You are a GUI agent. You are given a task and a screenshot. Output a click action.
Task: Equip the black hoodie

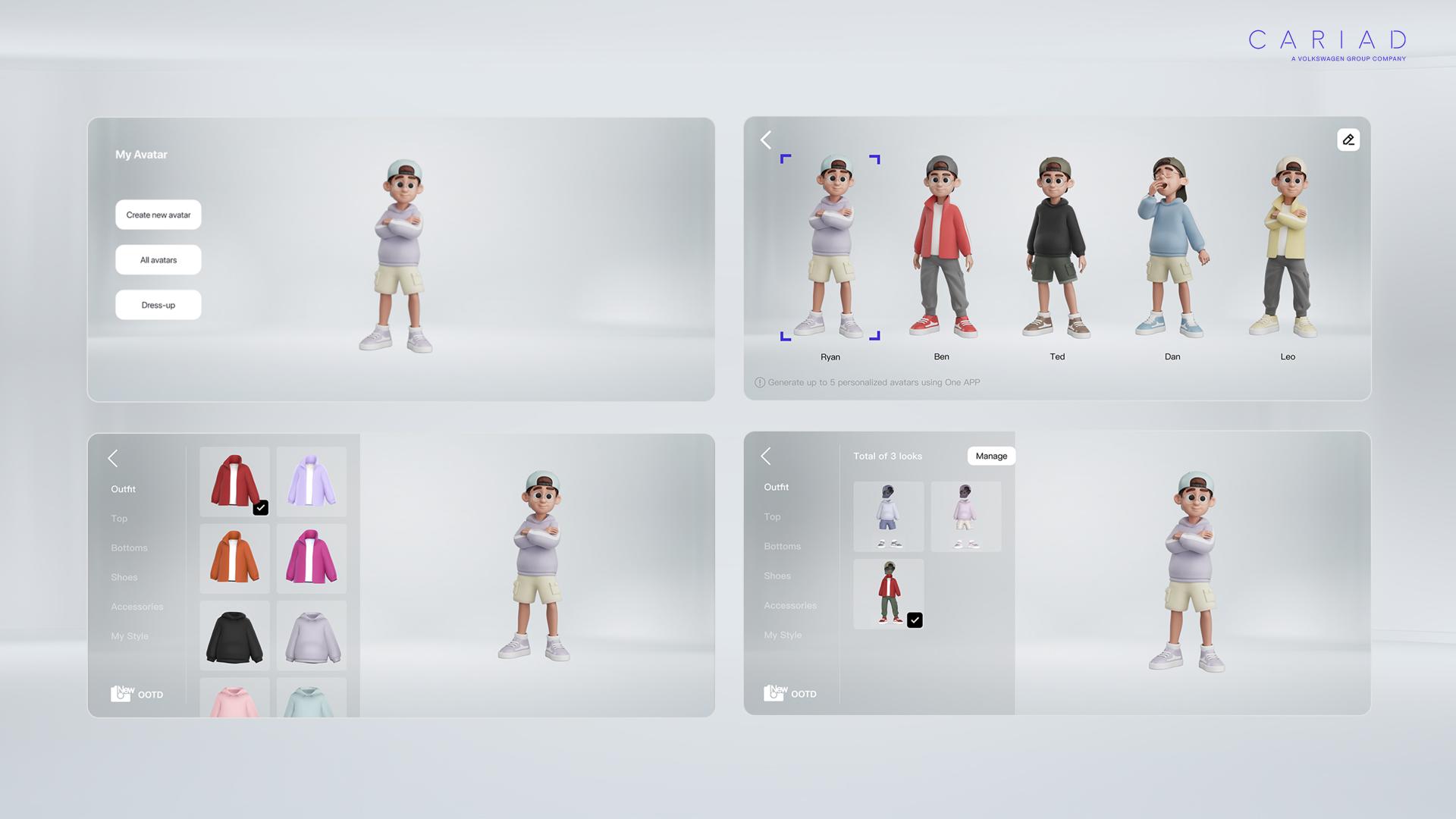234,635
